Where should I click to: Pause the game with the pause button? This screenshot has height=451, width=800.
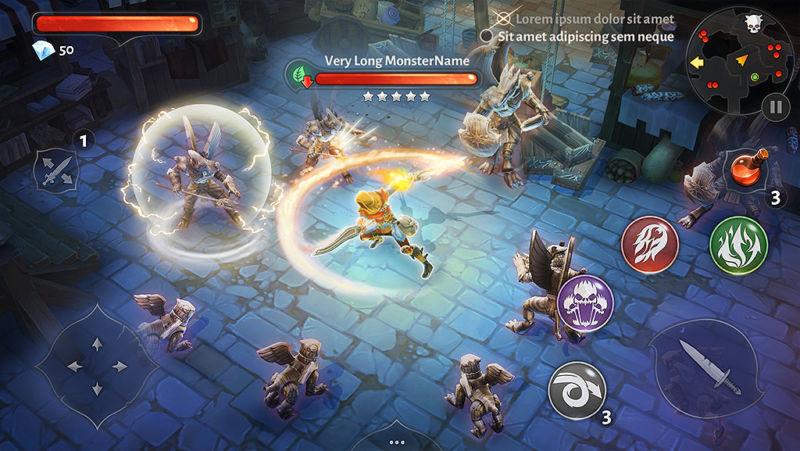pyautogui.click(x=776, y=106)
